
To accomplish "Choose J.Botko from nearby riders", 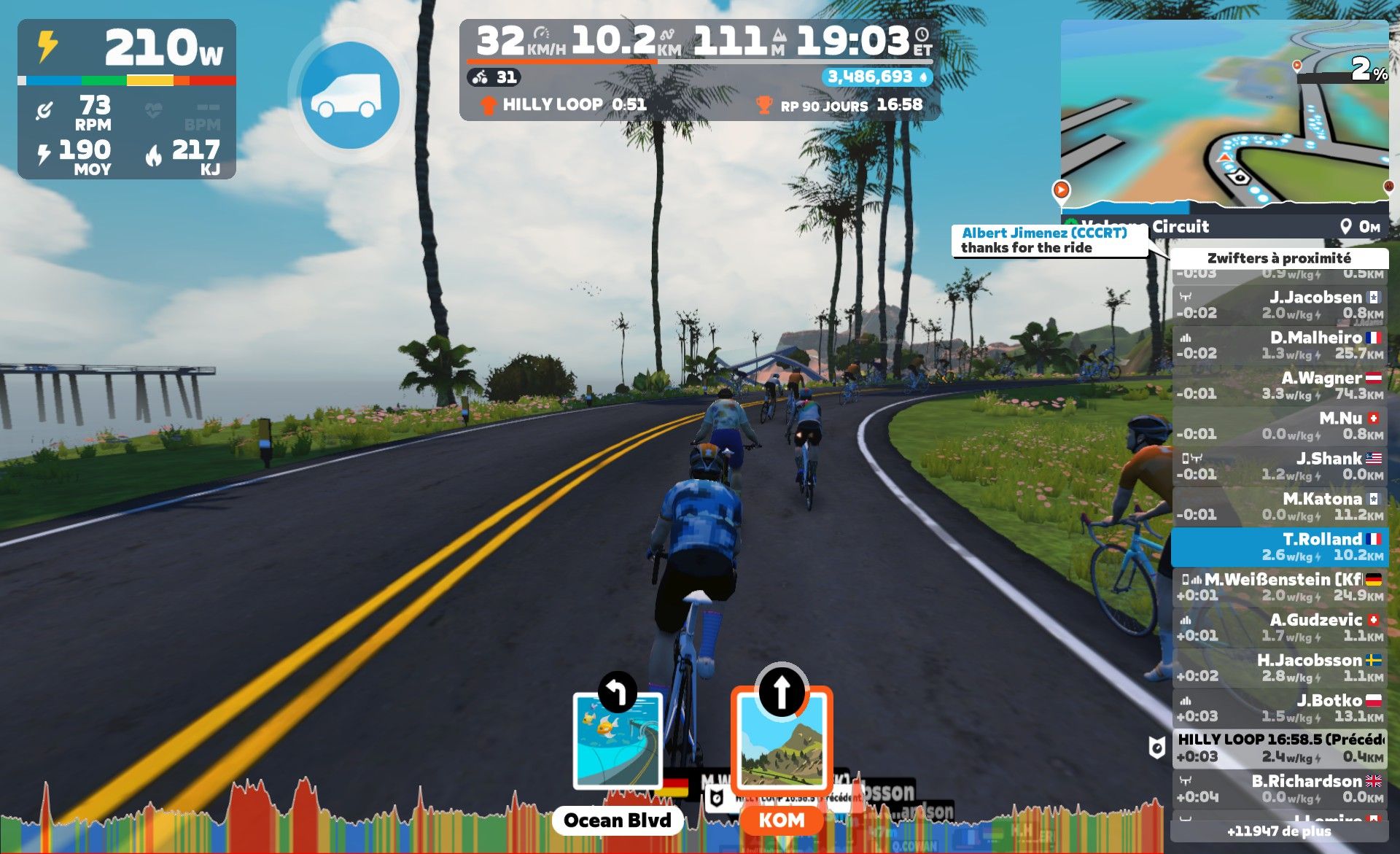I will [1280, 708].
